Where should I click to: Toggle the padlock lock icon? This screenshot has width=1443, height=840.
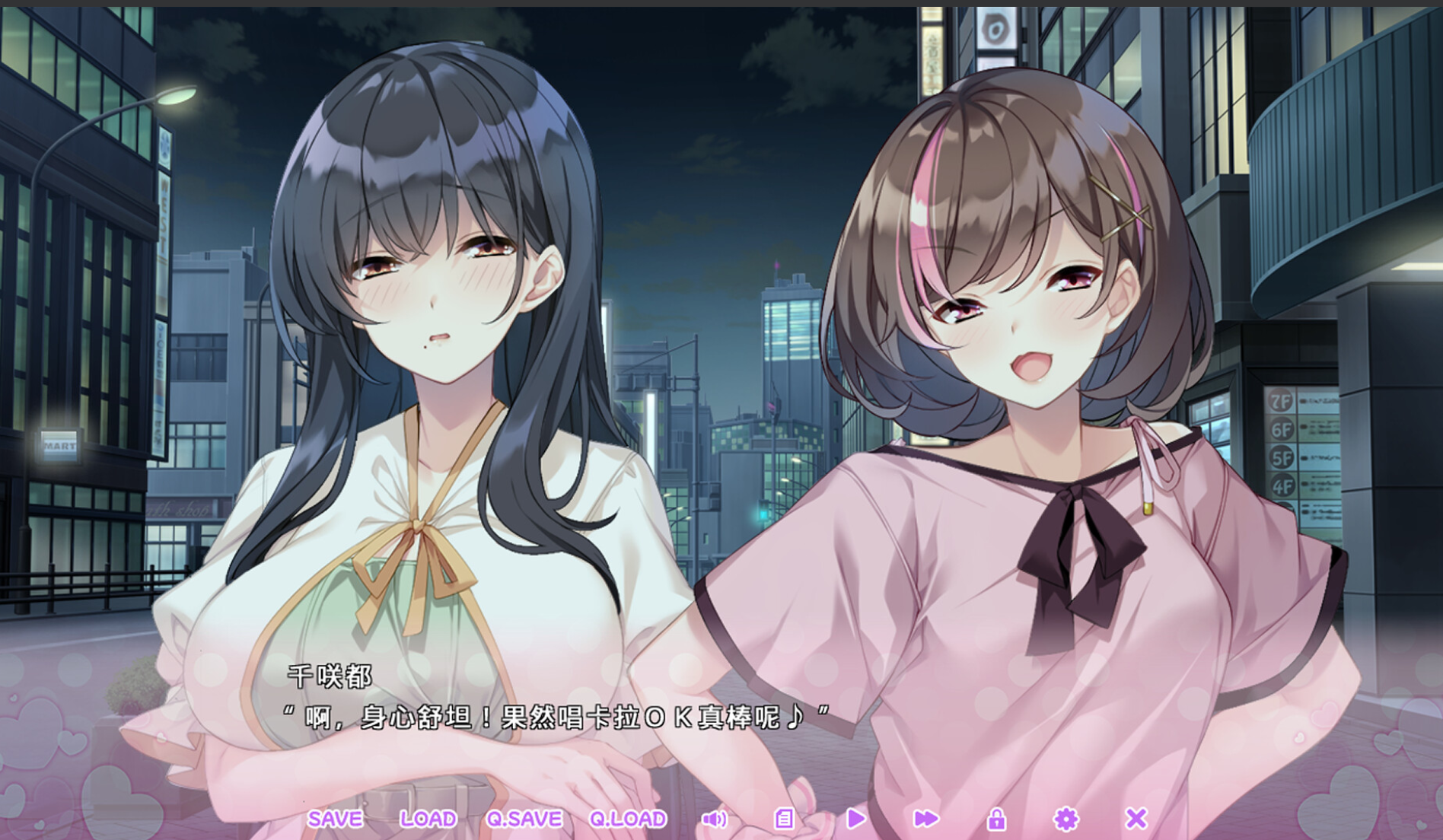(x=996, y=819)
